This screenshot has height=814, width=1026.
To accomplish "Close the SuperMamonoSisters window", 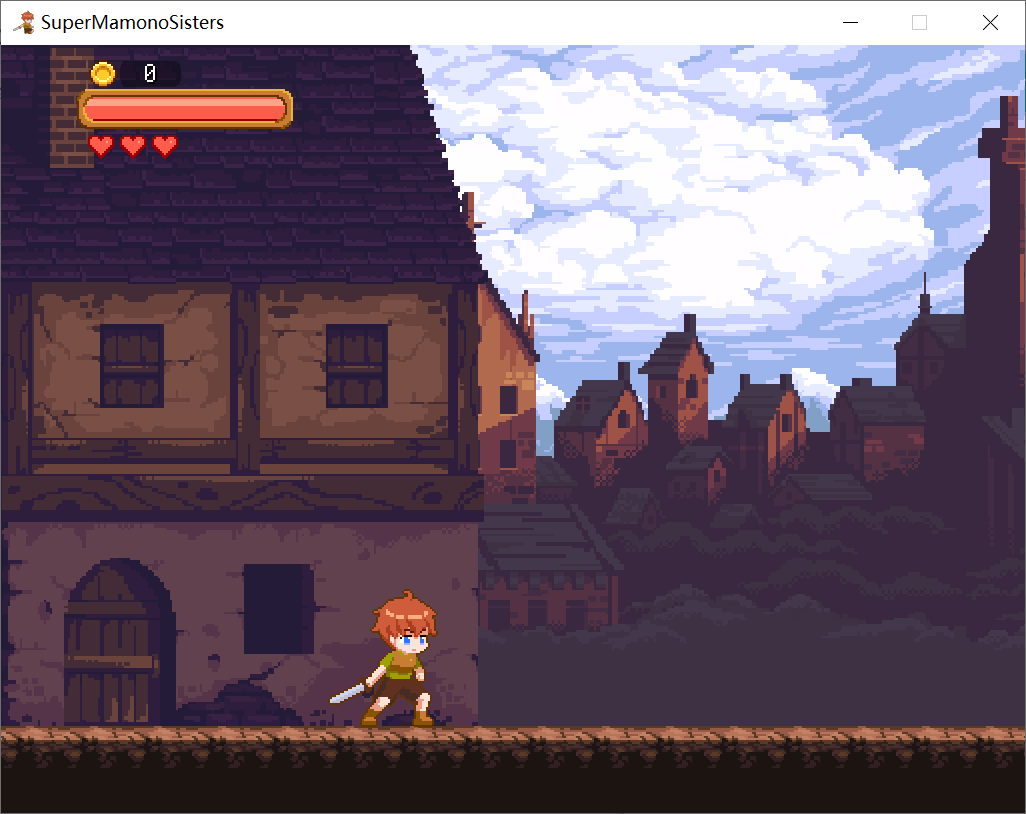I will click(x=990, y=23).
